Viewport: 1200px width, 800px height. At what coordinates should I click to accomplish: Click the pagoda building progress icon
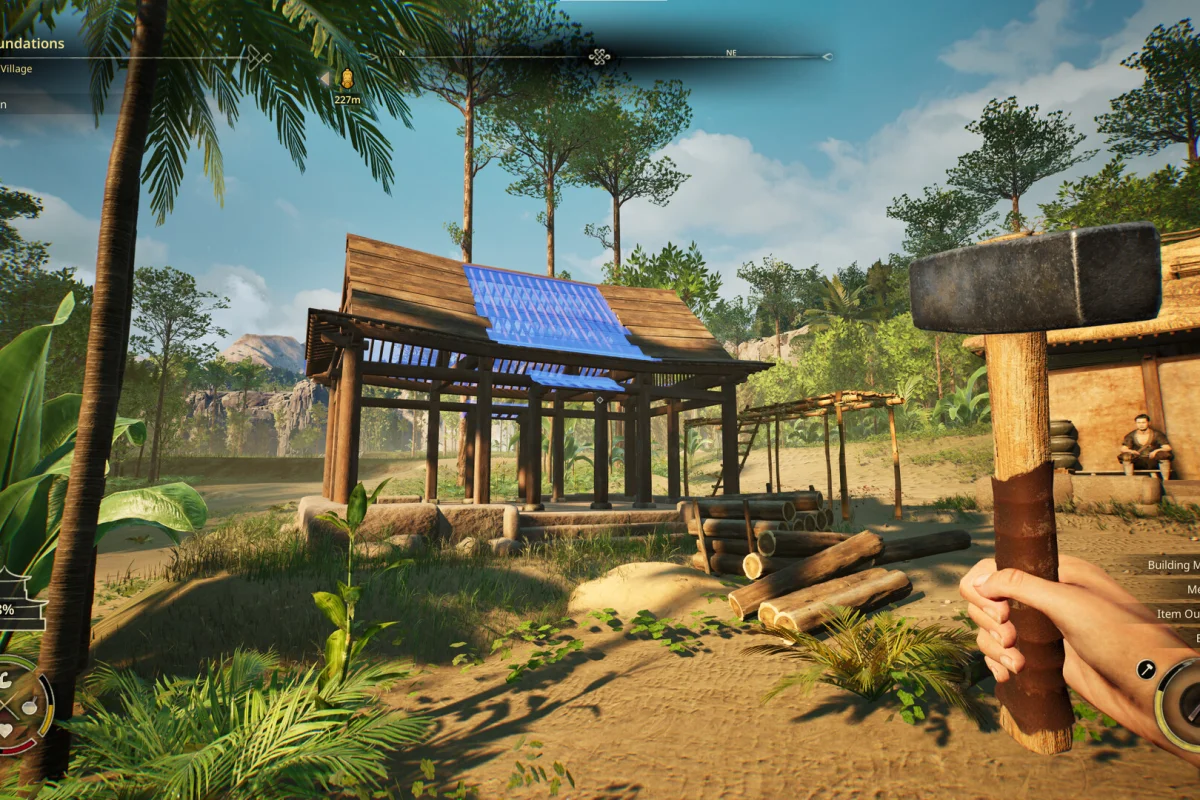pyautogui.click(x=20, y=600)
